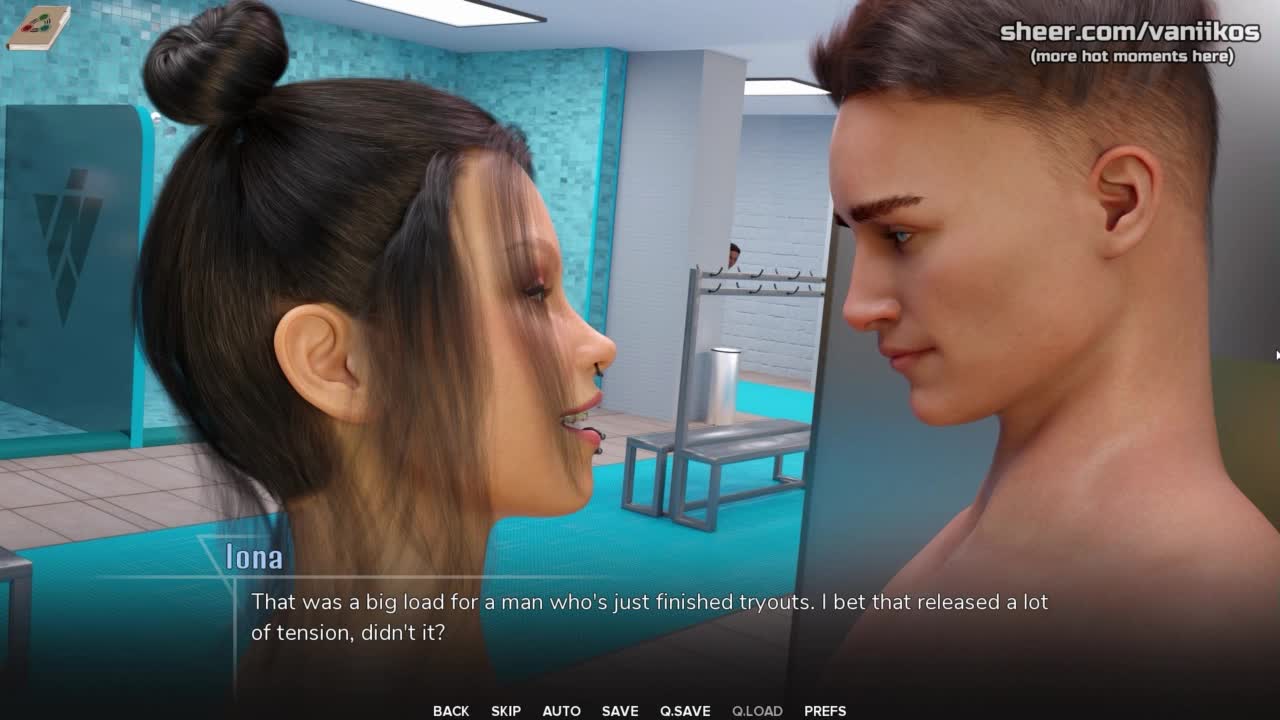
Task: Open the Prefs settings menu
Action: pyautogui.click(x=825, y=711)
